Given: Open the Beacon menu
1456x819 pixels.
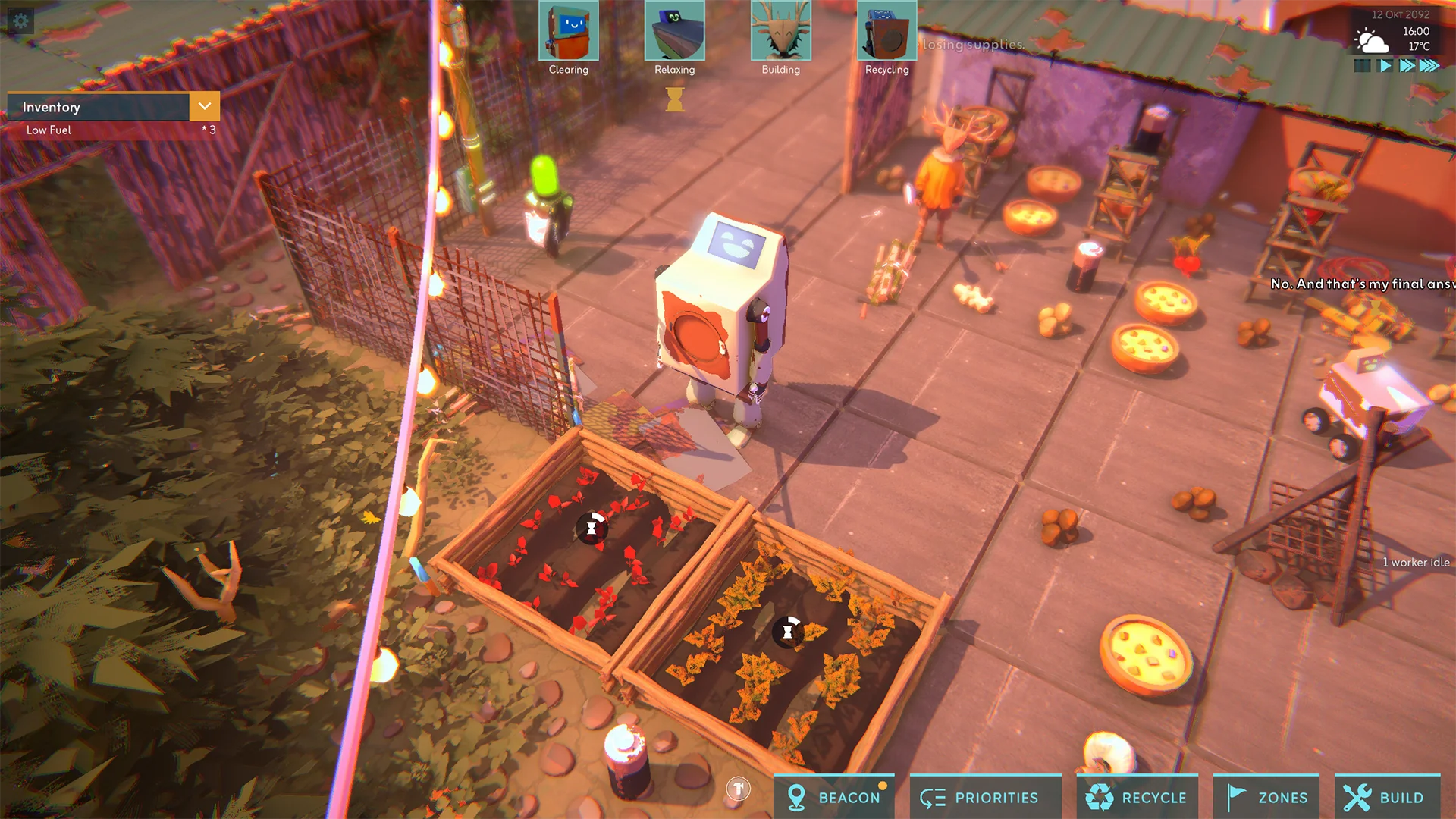Looking at the screenshot, I should (834, 797).
